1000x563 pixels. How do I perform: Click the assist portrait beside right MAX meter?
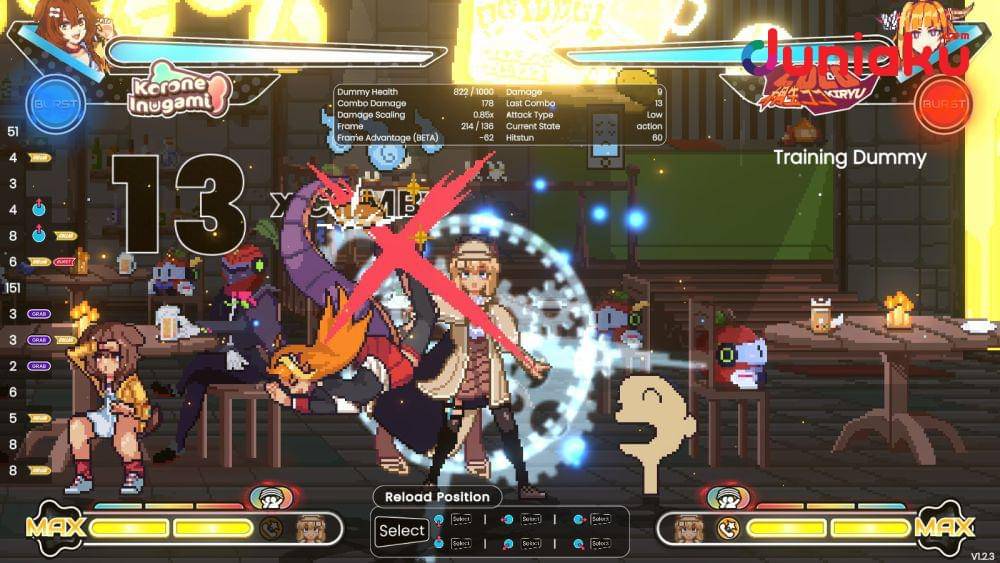[x=689, y=527]
